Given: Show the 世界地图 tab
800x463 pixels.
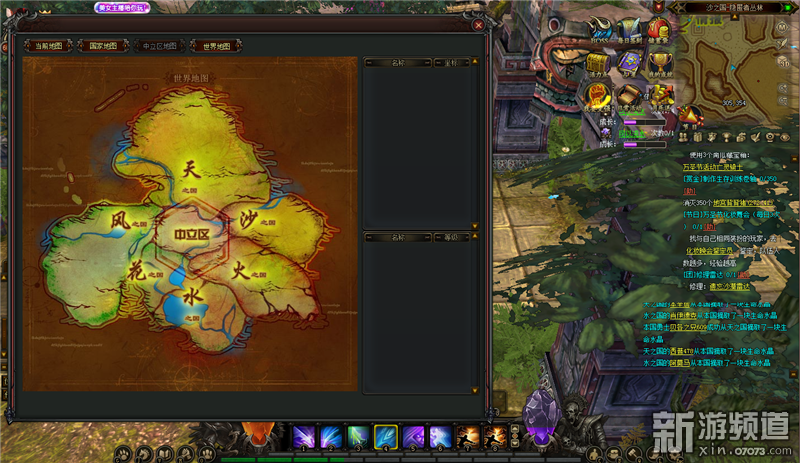Looking at the screenshot, I should [216, 45].
